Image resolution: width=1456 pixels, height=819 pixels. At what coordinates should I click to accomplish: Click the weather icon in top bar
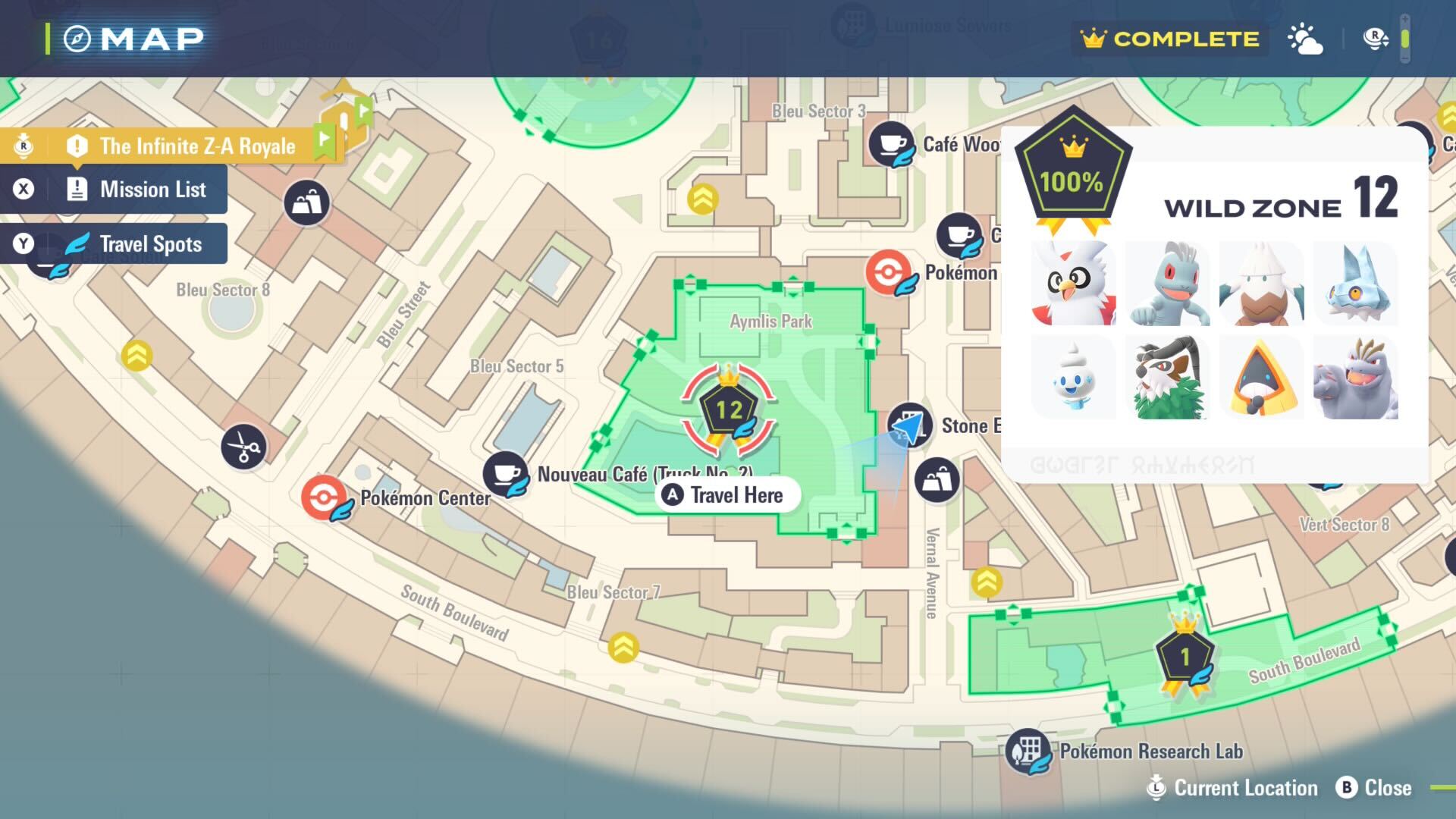[1305, 39]
